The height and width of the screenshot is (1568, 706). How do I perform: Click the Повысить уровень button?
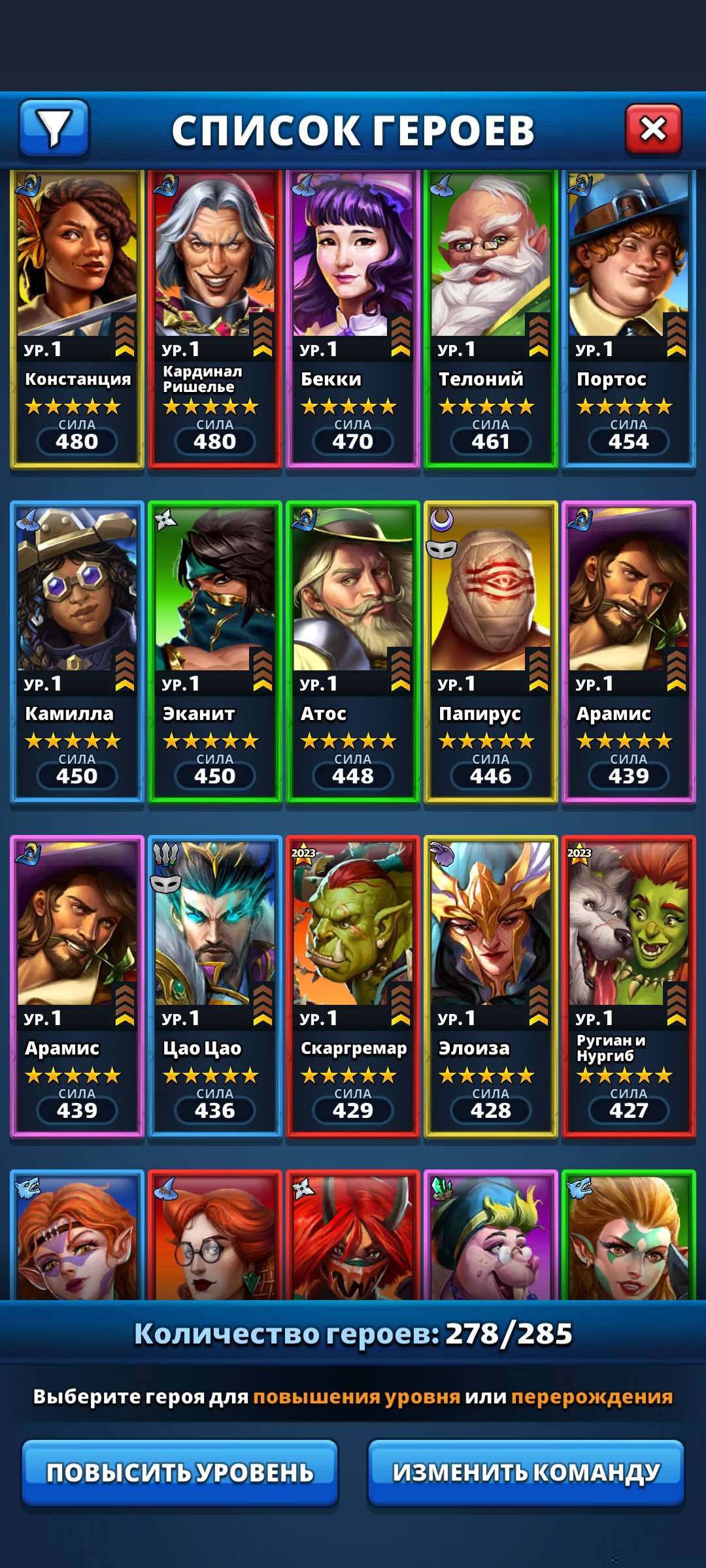[180, 1473]
